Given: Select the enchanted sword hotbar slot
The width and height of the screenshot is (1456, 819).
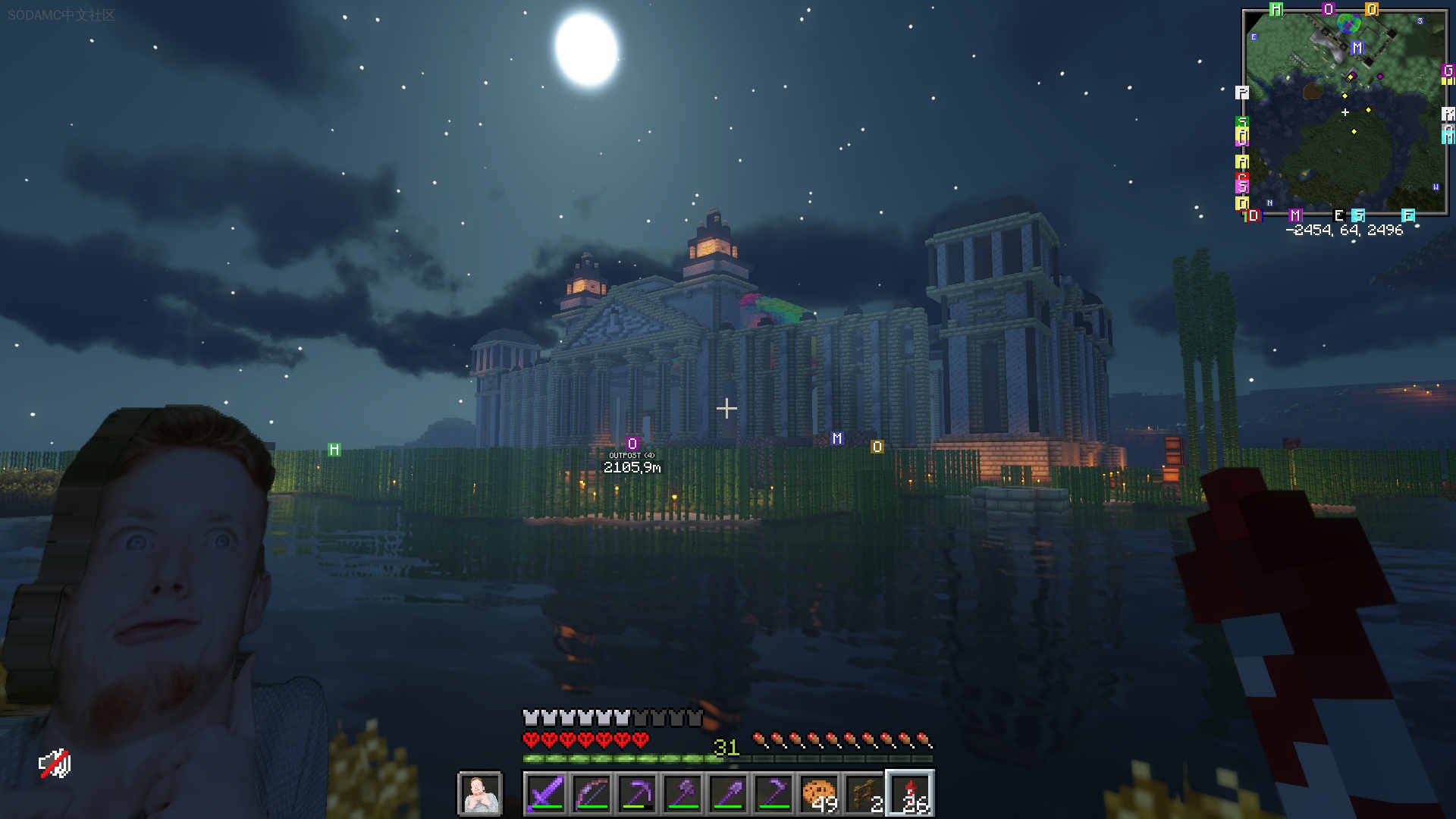Looking at the screenshot, I should point(545,794).
